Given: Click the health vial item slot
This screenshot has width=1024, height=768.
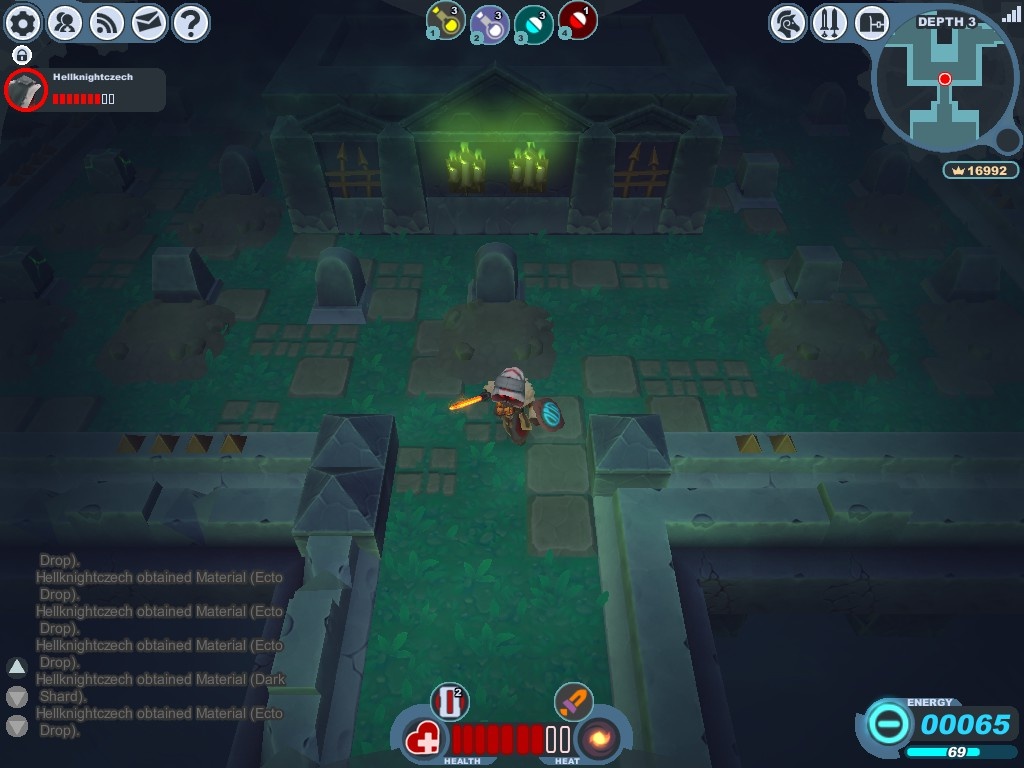Looking at the screenshot, I should (x=449, y=701).
